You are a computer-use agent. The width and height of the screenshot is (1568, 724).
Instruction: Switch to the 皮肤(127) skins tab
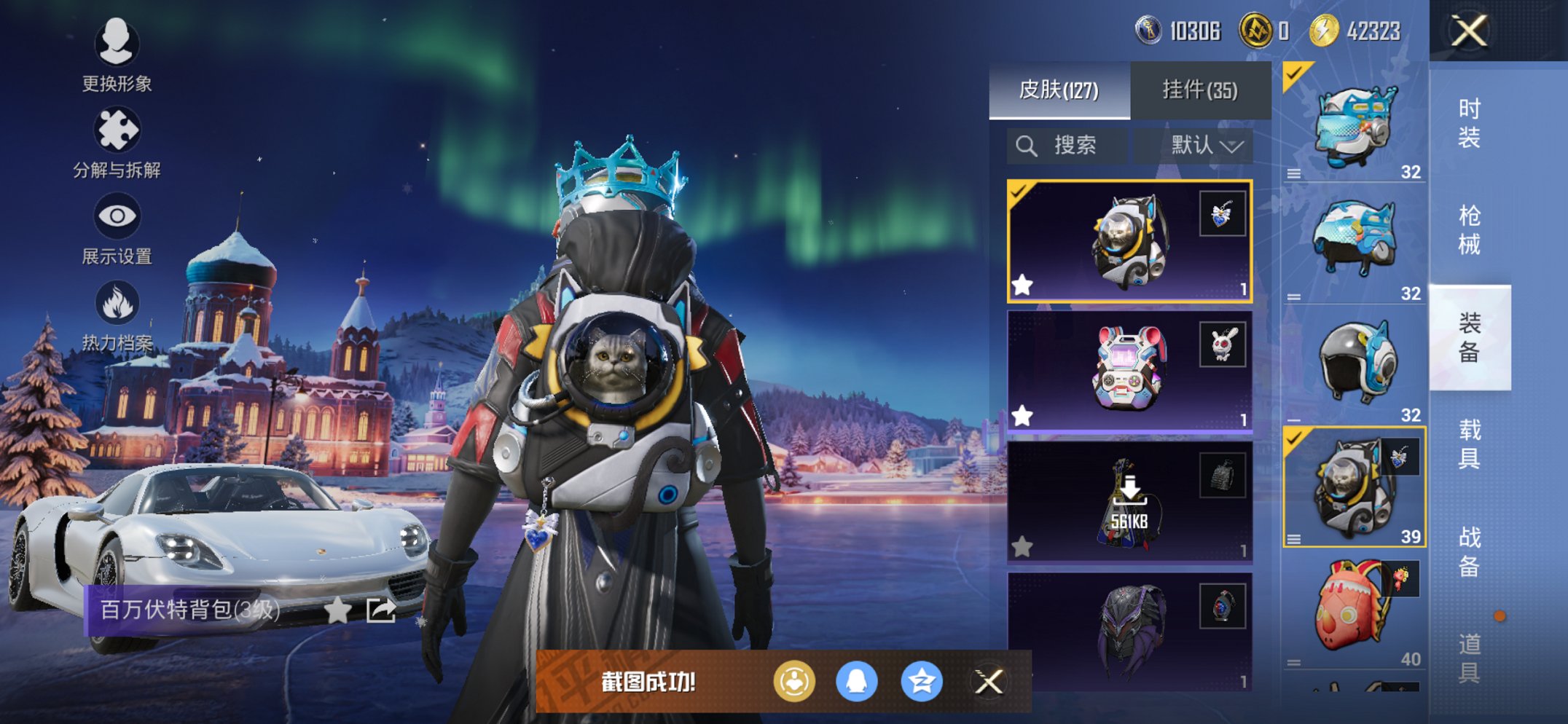coord(1059,90)
